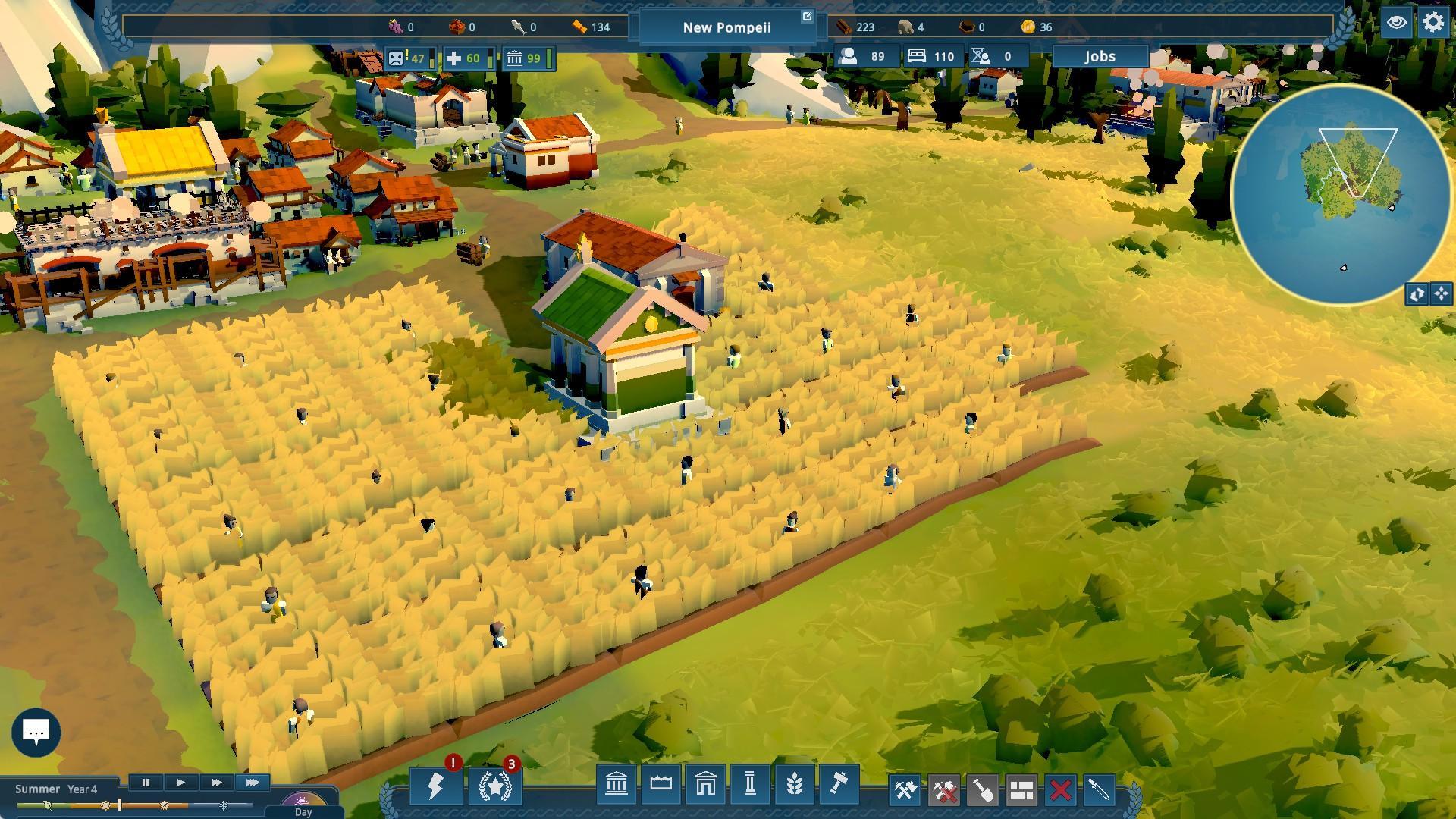
Task: Toggle the eye view overlay button
Action: [x=1396, y=23]
